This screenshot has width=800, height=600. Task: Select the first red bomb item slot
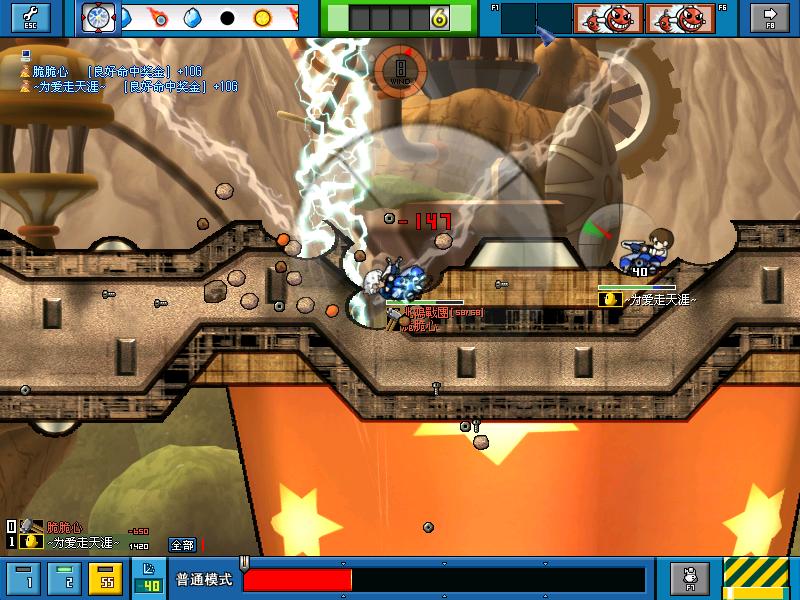(x=606, y=18)
